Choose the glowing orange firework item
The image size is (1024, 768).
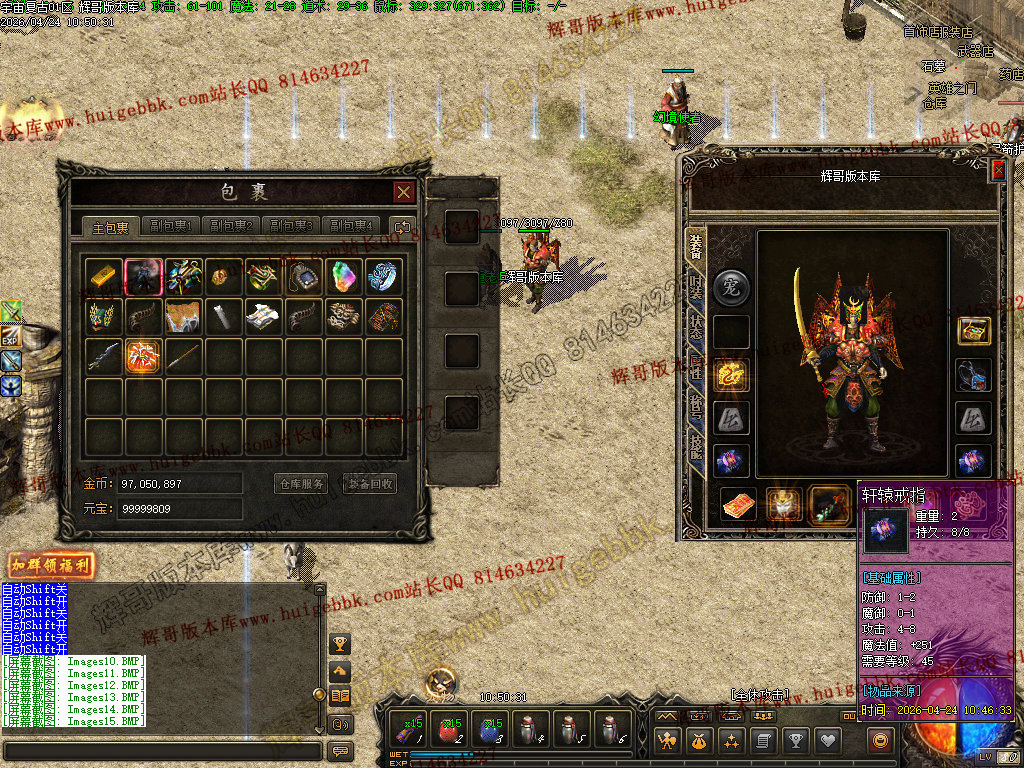[x=144, y=356]
